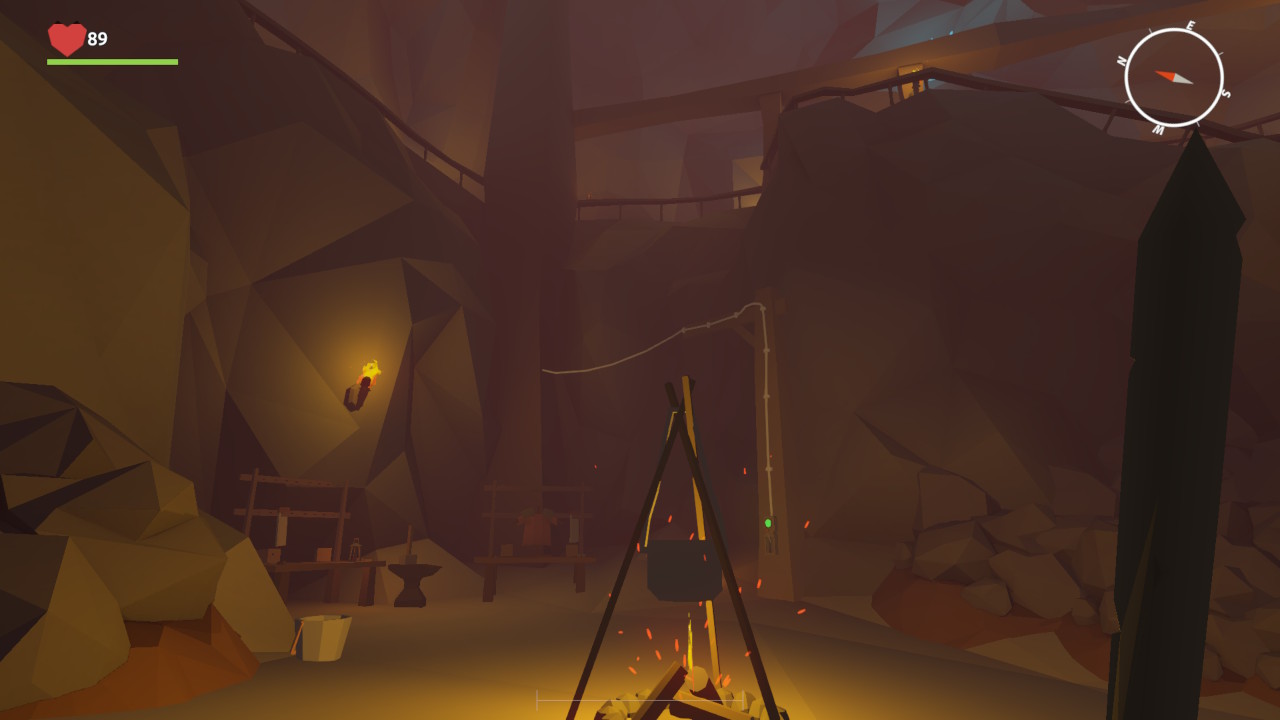
Task: Click the N marker on the compass
Action: point(1124,62)
